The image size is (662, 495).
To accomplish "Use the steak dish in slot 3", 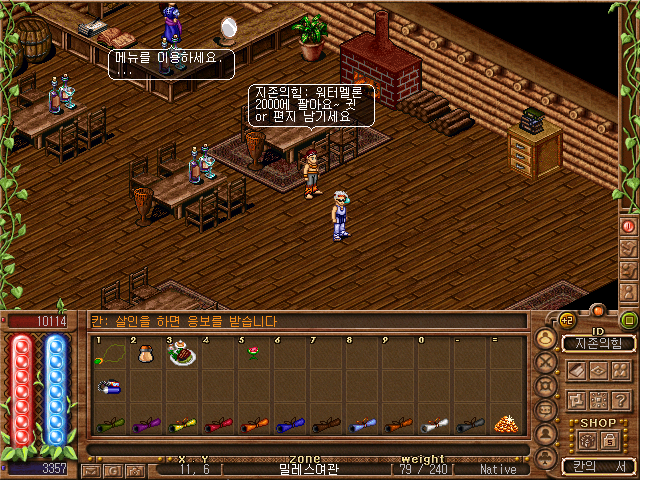I will pyautogui.click(x=182, y=353).
